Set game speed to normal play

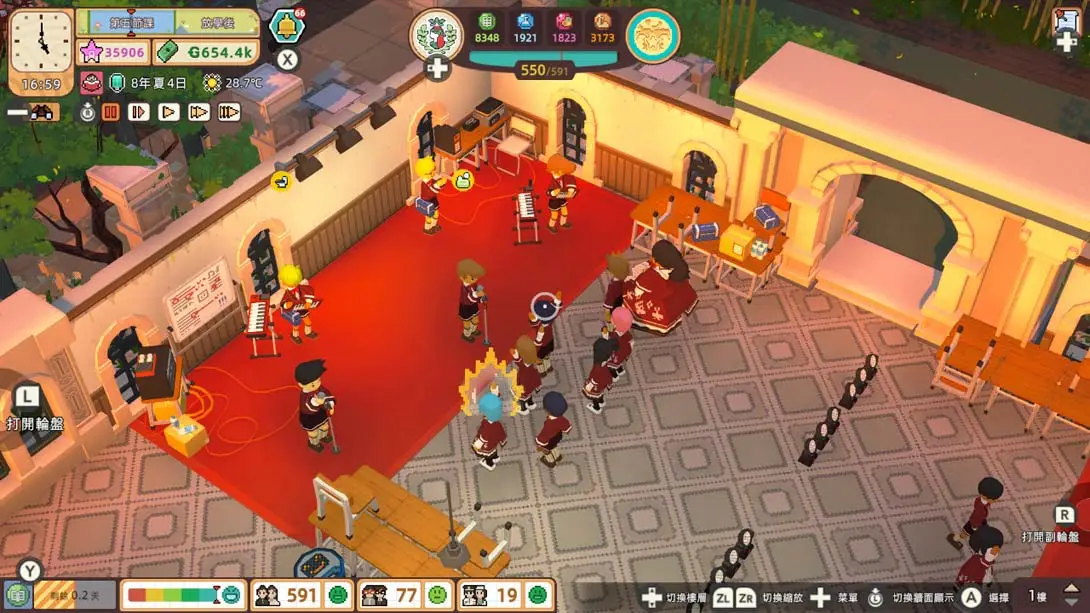point(169,113)
